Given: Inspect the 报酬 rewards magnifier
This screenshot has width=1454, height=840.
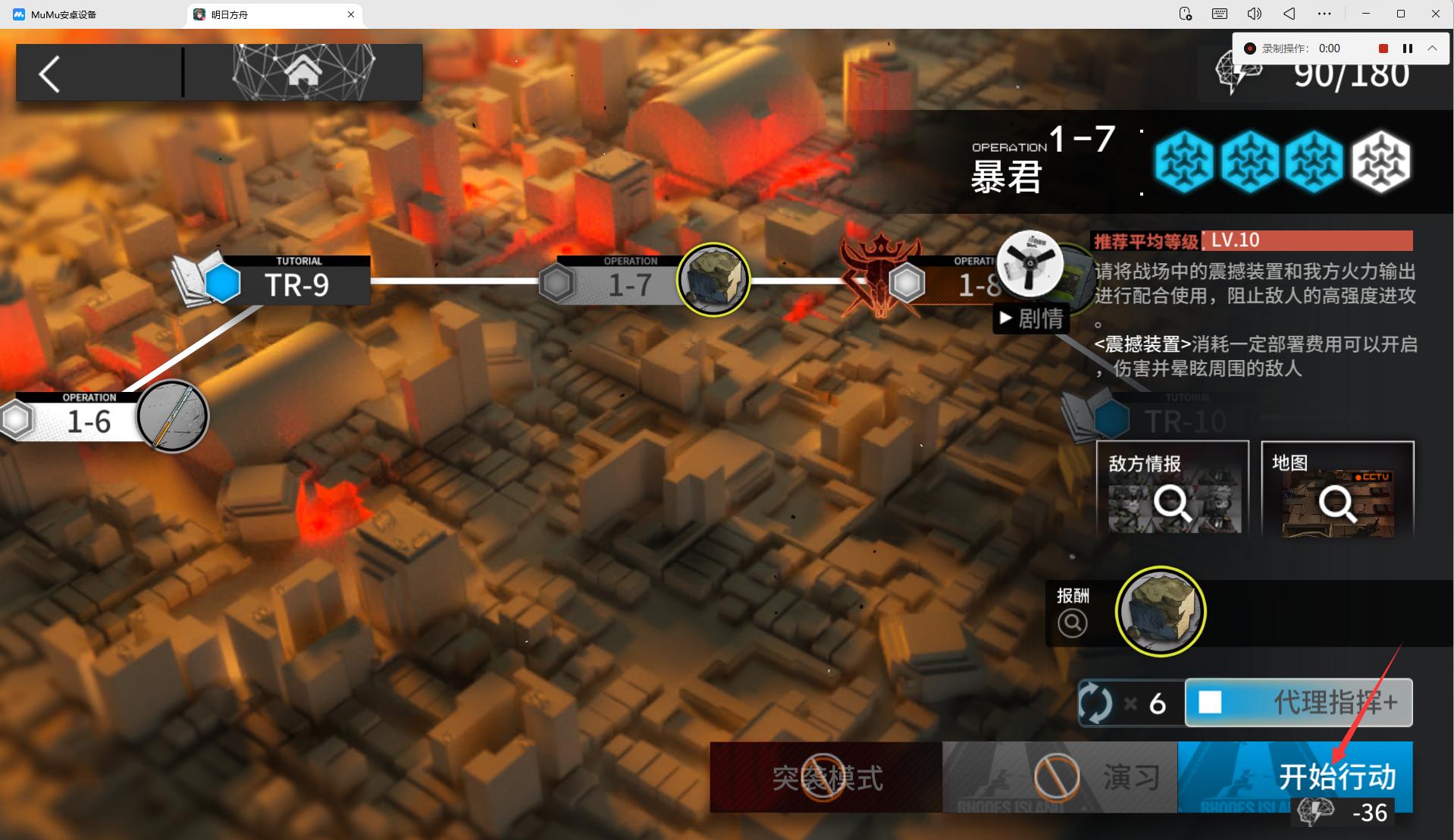Looking at the screenshot, I should 1072,622.
